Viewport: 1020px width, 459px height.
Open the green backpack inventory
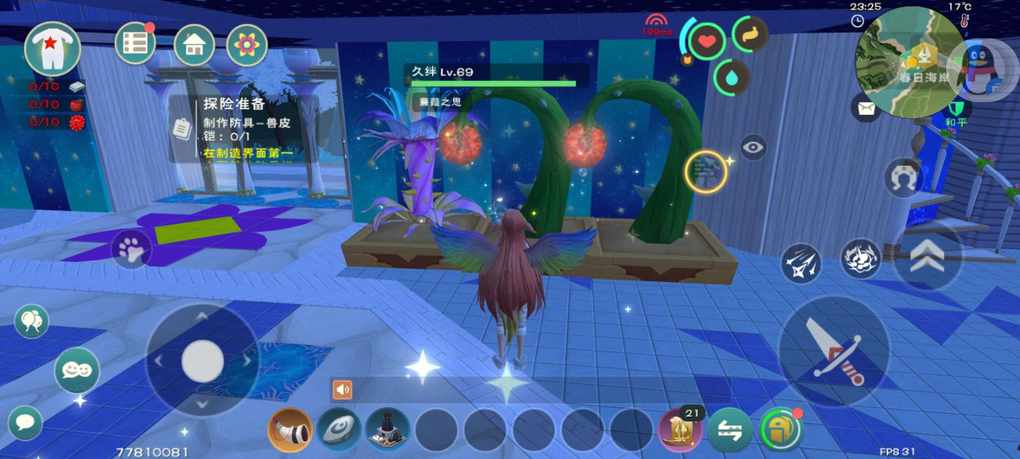(780, 430)
